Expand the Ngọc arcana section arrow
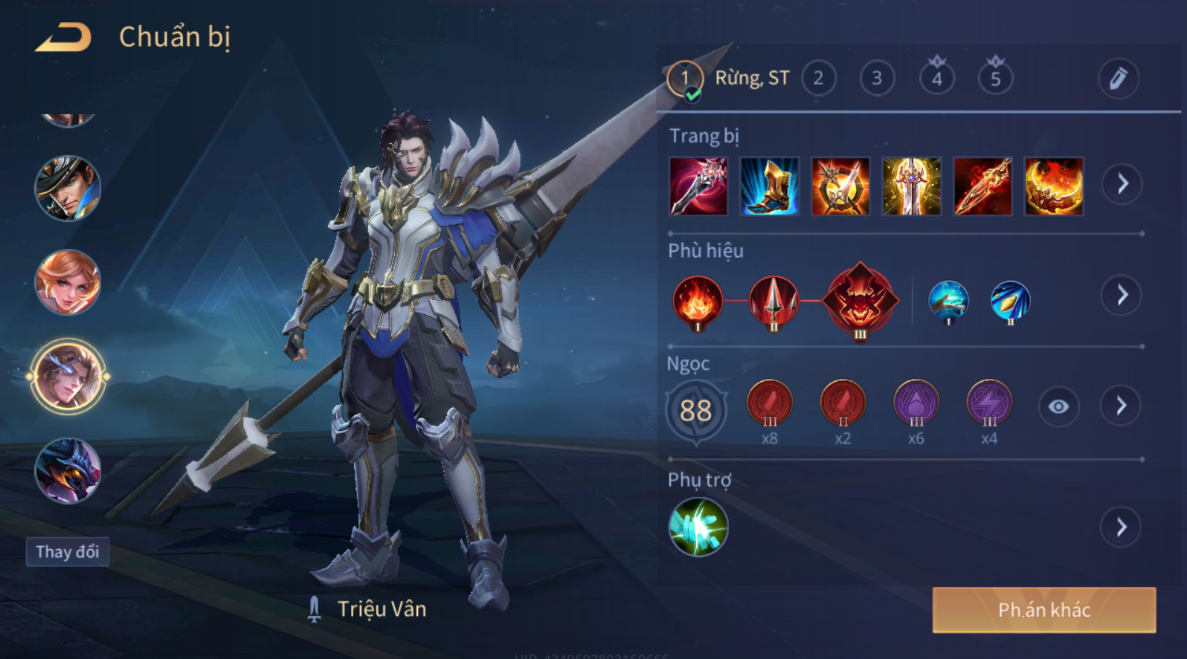 tap(1120, 406)
